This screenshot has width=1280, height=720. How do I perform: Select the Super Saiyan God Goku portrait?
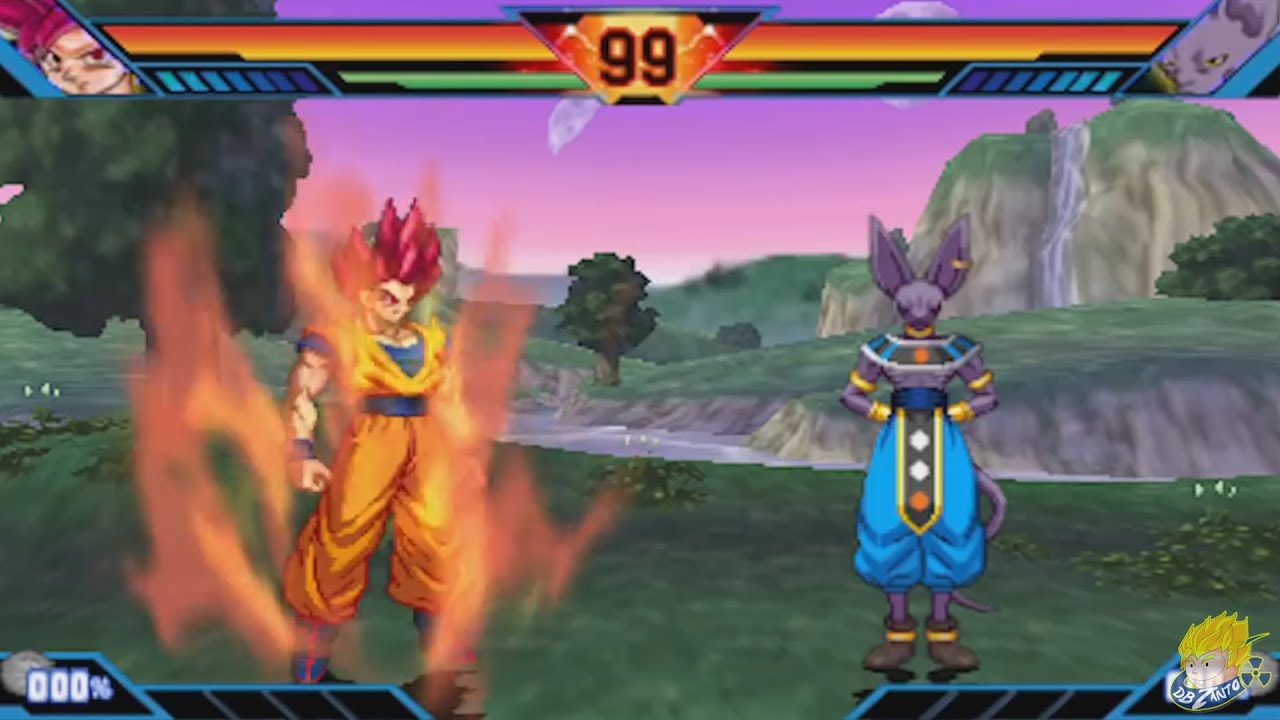coord(65,45)
